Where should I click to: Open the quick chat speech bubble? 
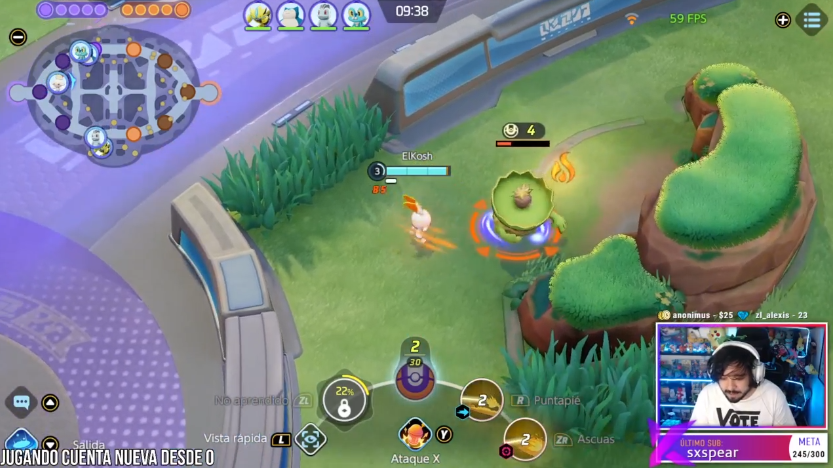[x=21, y=403]
